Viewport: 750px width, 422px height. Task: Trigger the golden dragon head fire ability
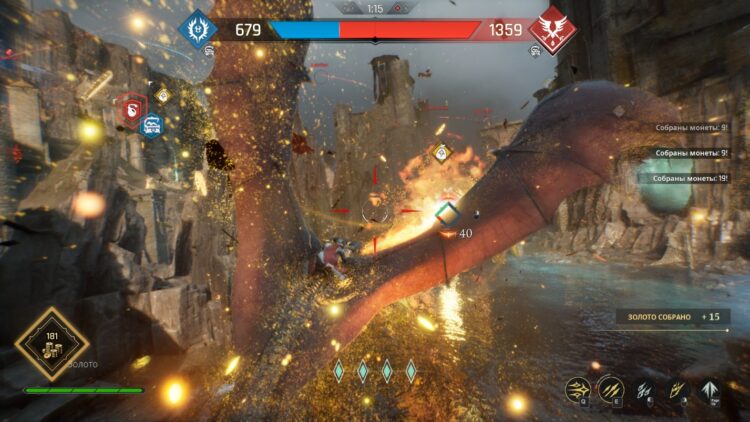tap(679, 389)
